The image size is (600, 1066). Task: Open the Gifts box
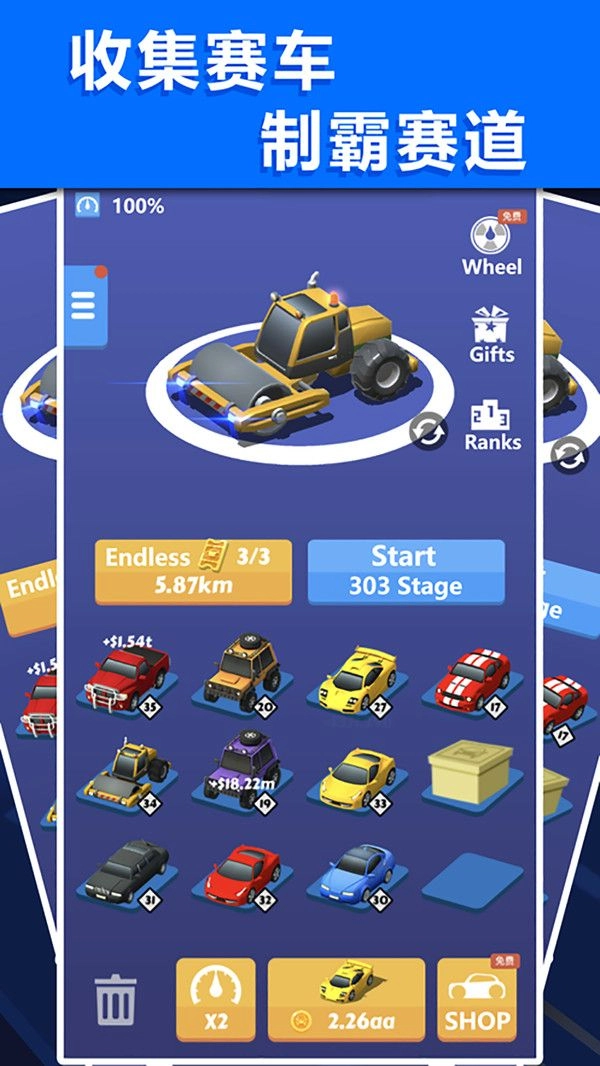[x=492, y=334]
